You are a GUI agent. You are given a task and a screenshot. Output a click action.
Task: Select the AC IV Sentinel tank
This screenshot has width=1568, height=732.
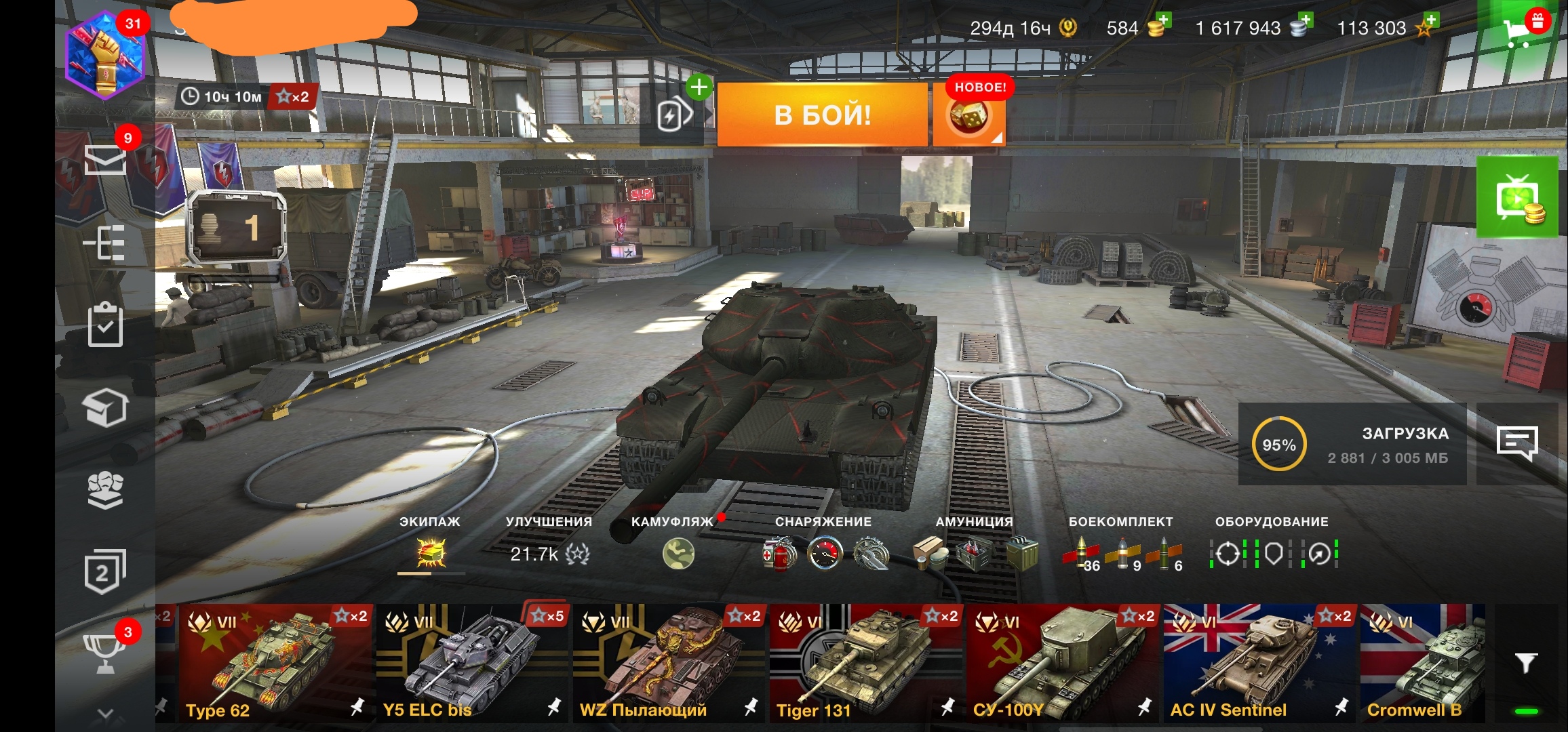click(1259, 663)
